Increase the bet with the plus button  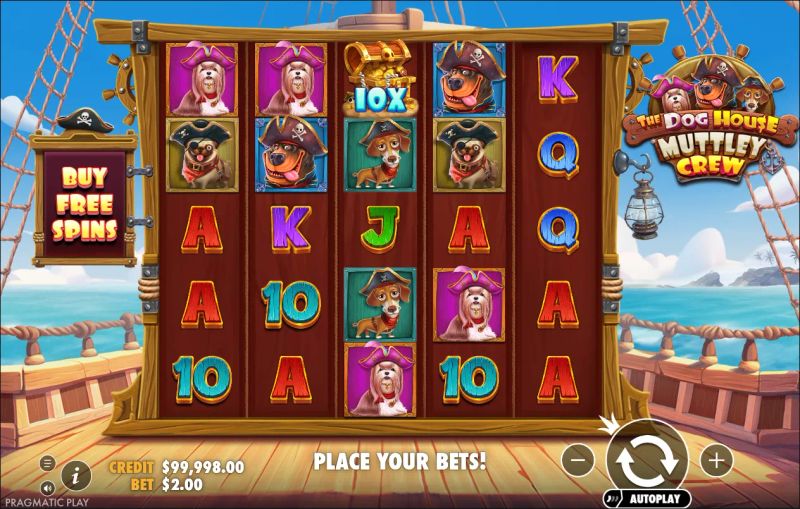pos(716,460)
